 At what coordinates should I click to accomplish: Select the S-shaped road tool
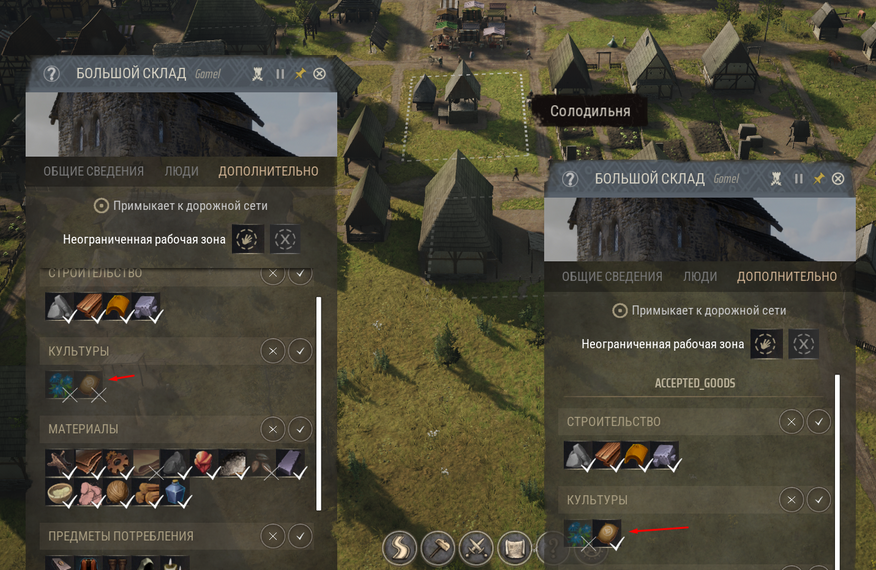coord(400,549)
